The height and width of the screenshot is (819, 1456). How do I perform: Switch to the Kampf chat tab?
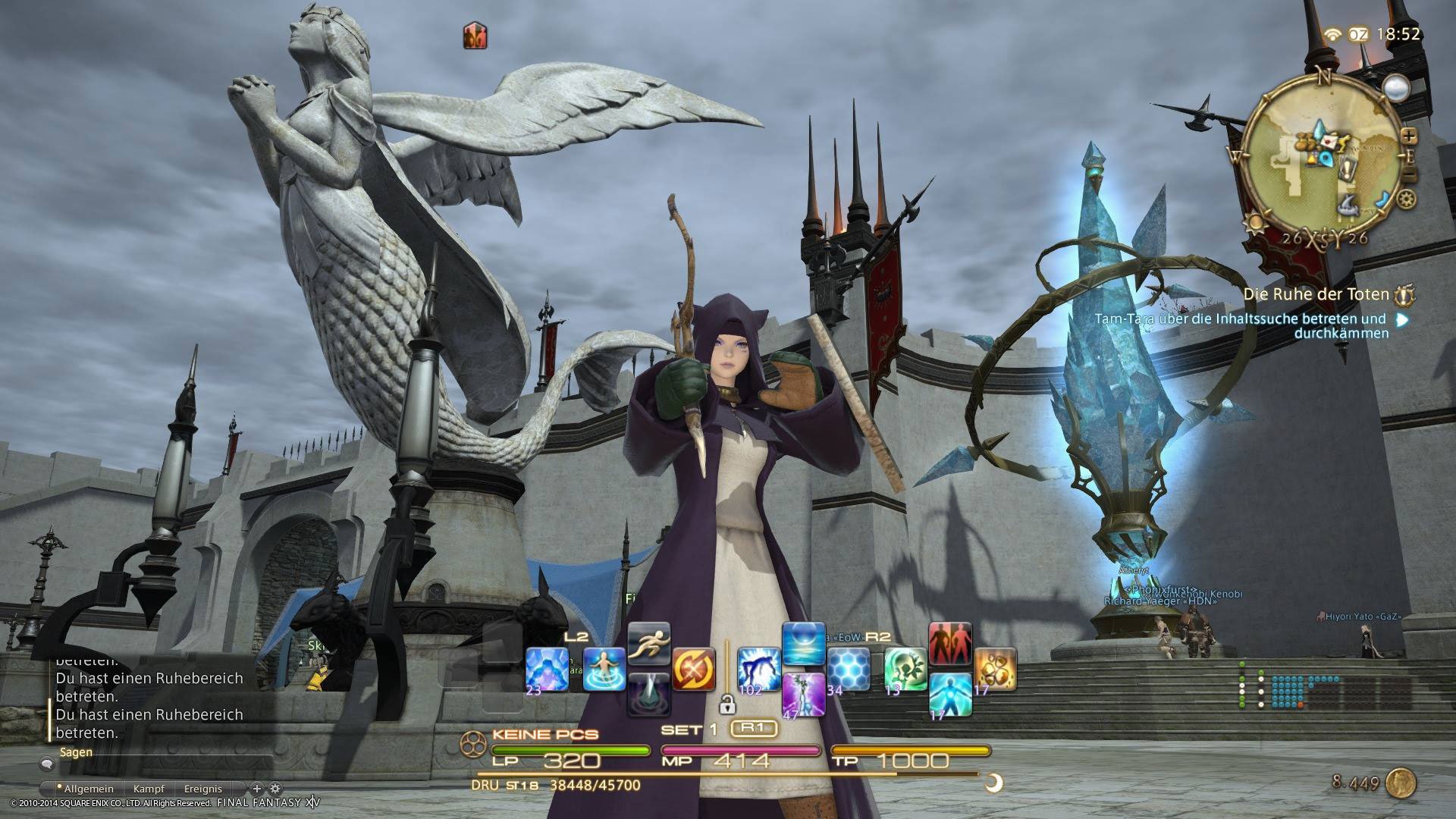(149, 788)
